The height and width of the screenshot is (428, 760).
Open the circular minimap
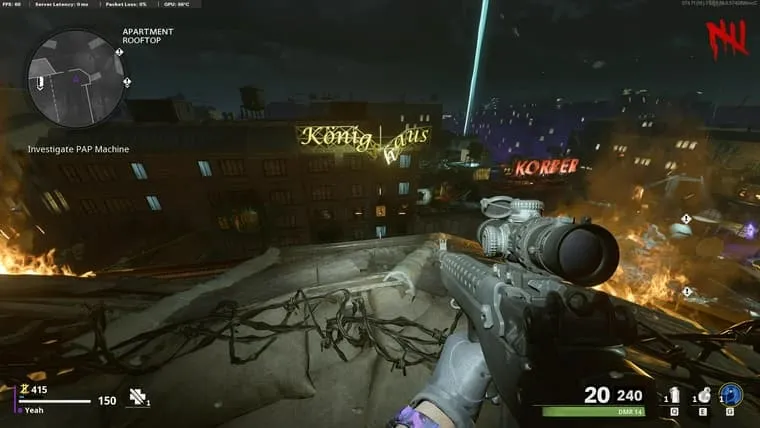click(x=76, y=76)
